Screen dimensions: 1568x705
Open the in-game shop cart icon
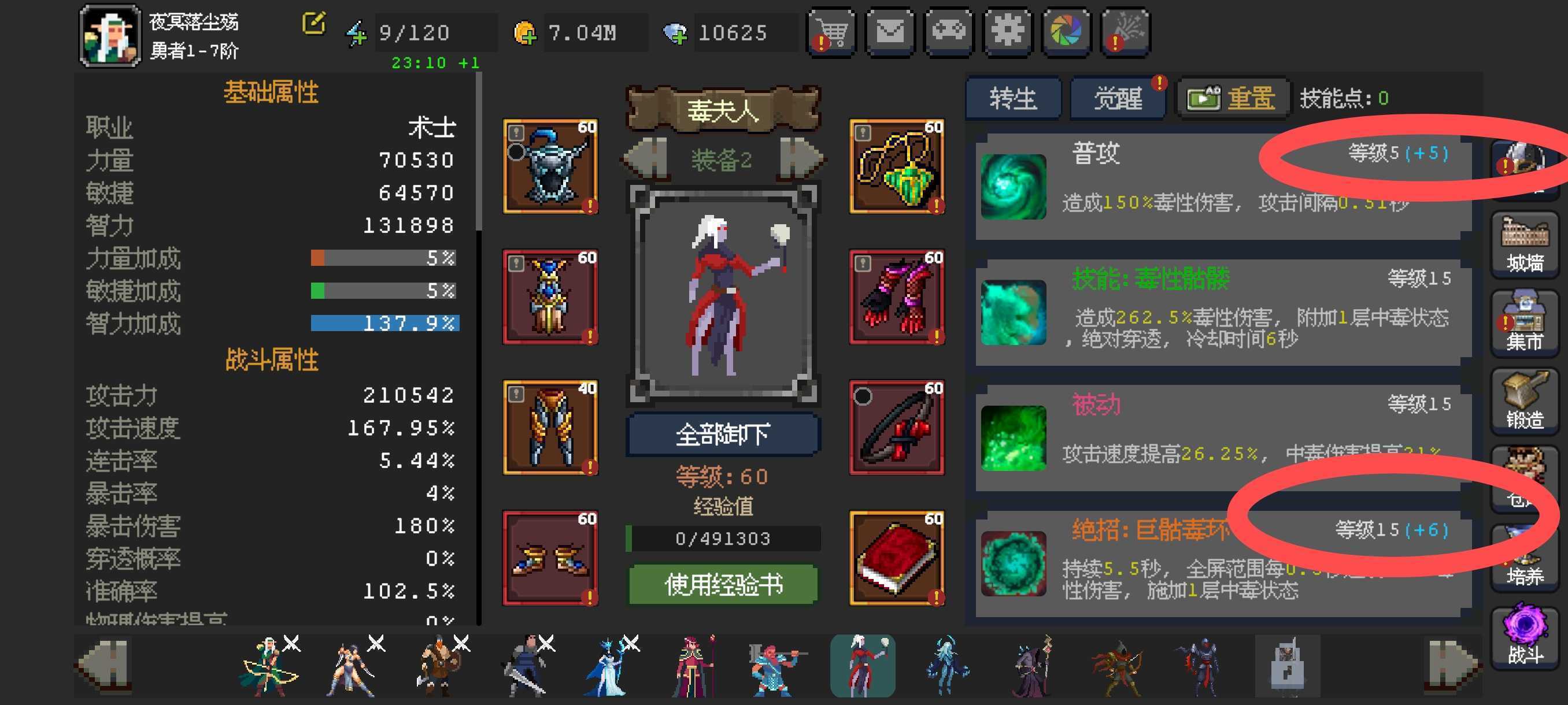point(830,32)
